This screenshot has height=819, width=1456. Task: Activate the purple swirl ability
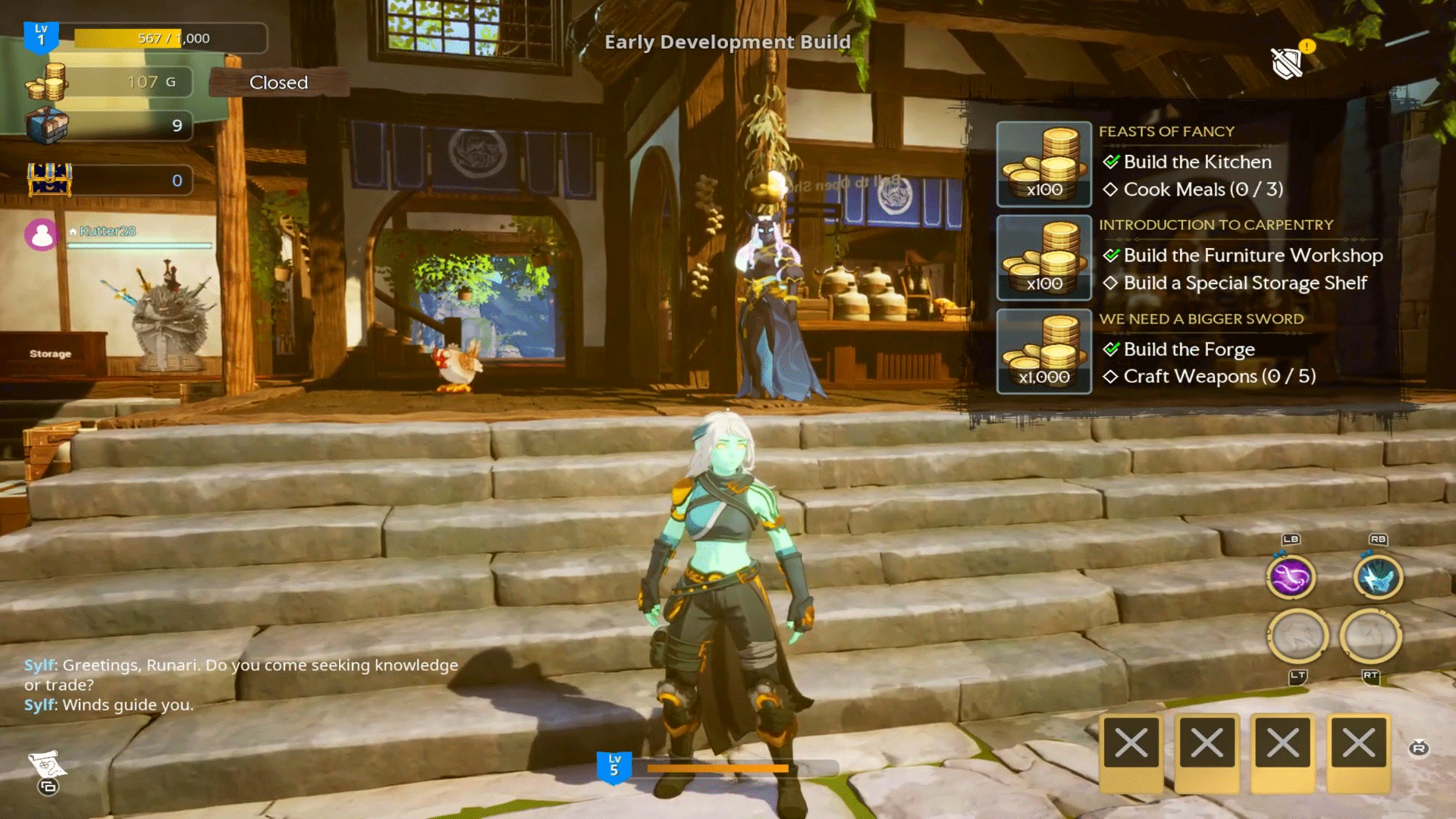click(x=1290, y=578)
